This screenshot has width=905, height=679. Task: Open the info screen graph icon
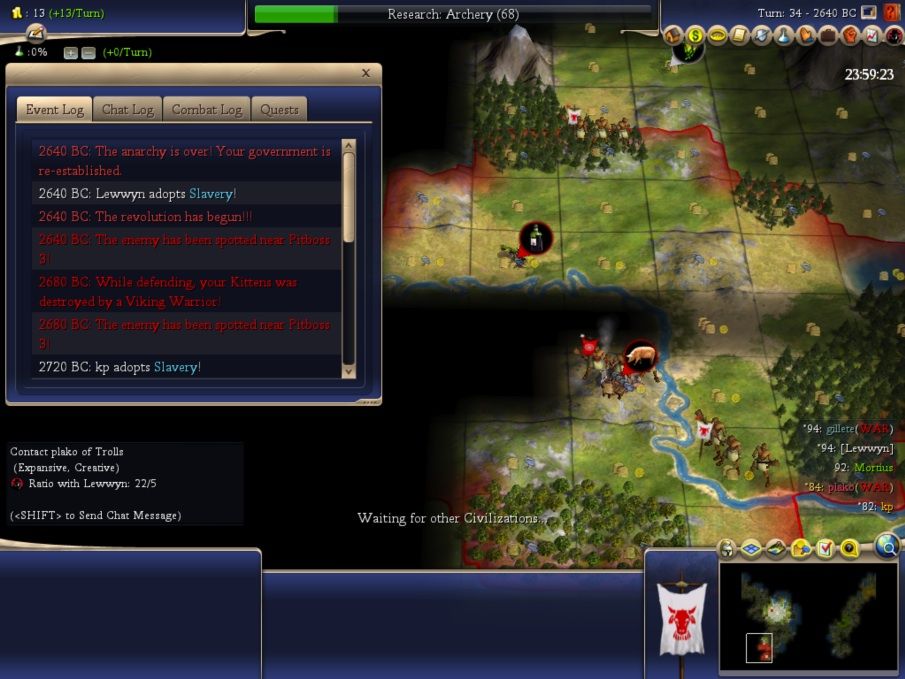click(x=872, y=35)
